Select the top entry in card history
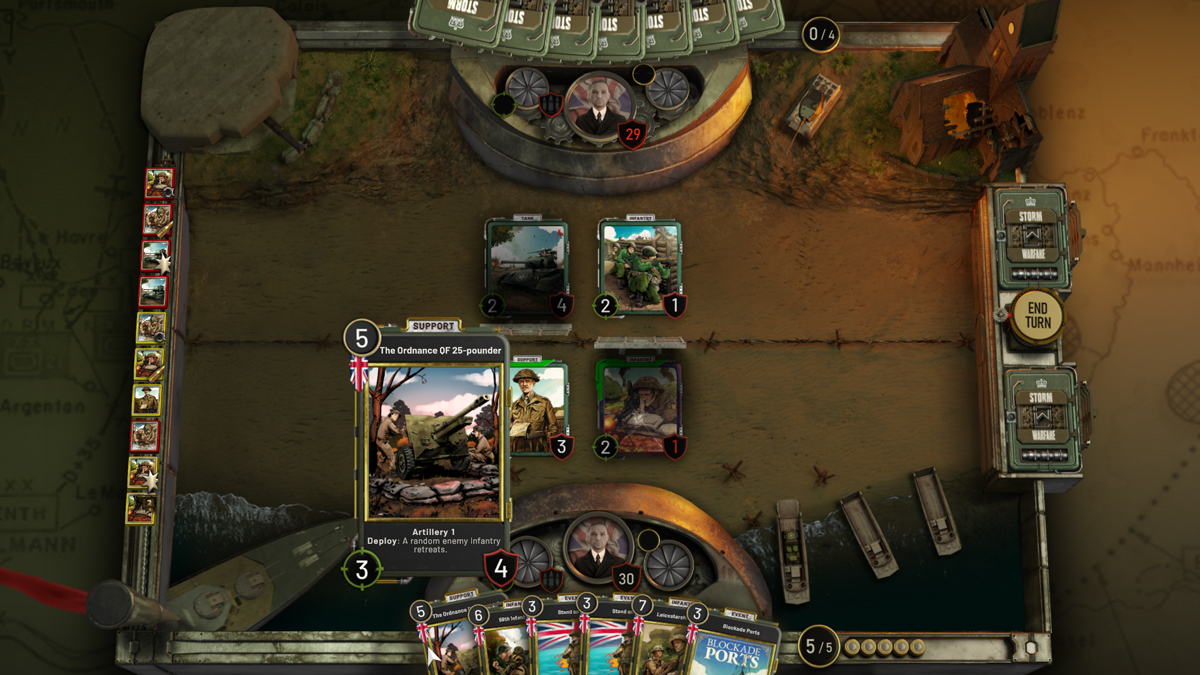This screenshot has height=675, width=1200. [158, 183]
